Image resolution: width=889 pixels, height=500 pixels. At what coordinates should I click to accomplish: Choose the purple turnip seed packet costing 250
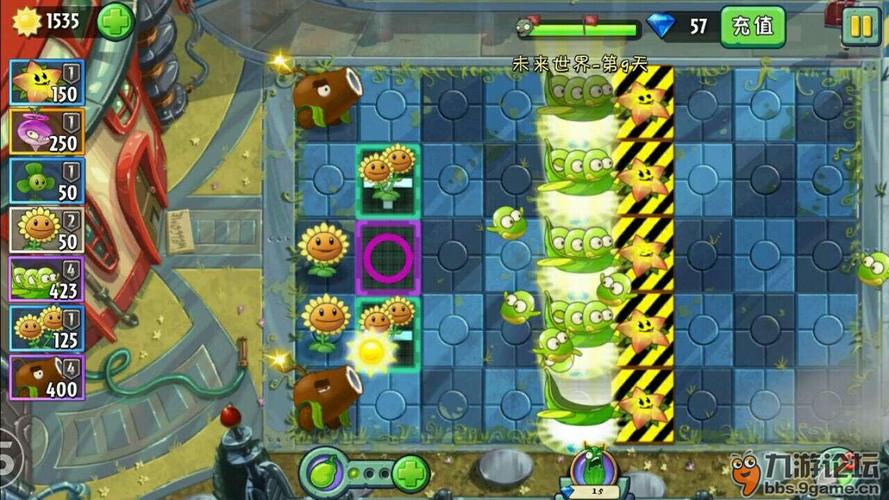(x=47, y=132)
